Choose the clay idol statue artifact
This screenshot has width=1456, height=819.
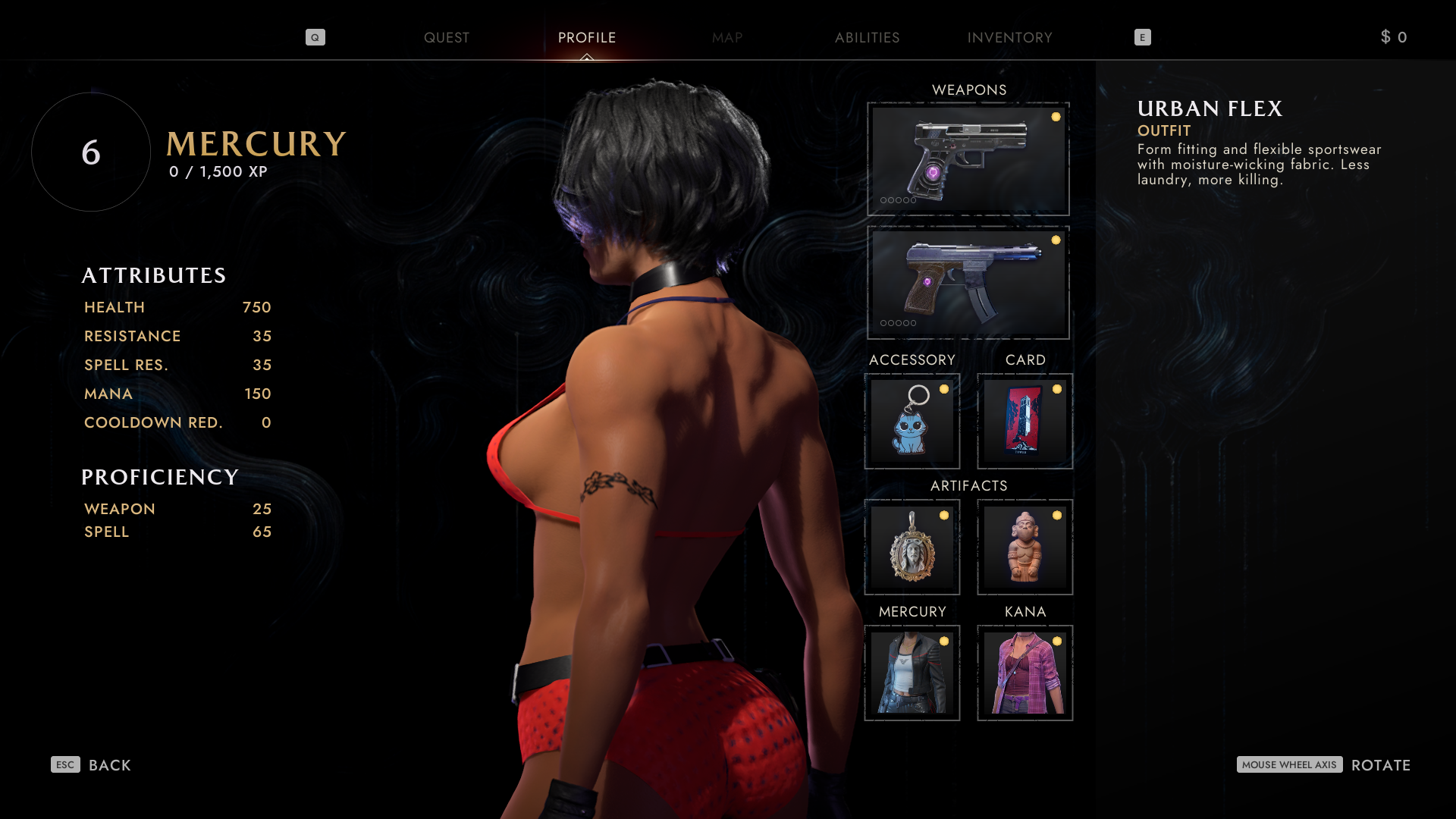click(1025, 547)
